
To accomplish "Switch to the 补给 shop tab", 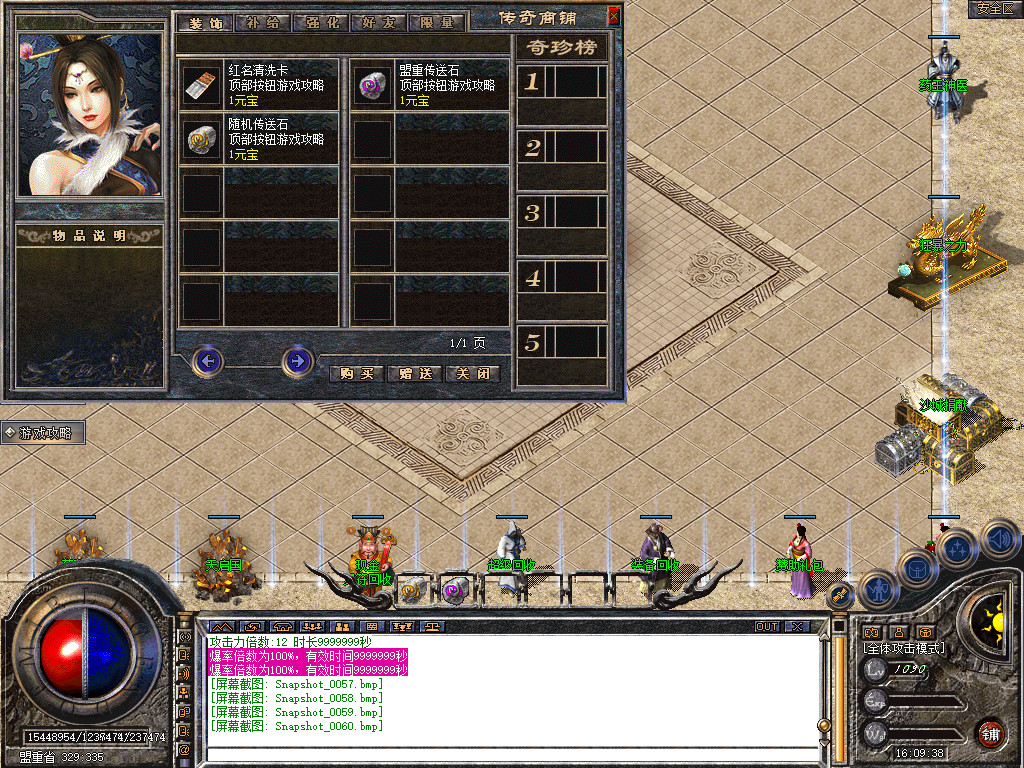I will 262,22.
